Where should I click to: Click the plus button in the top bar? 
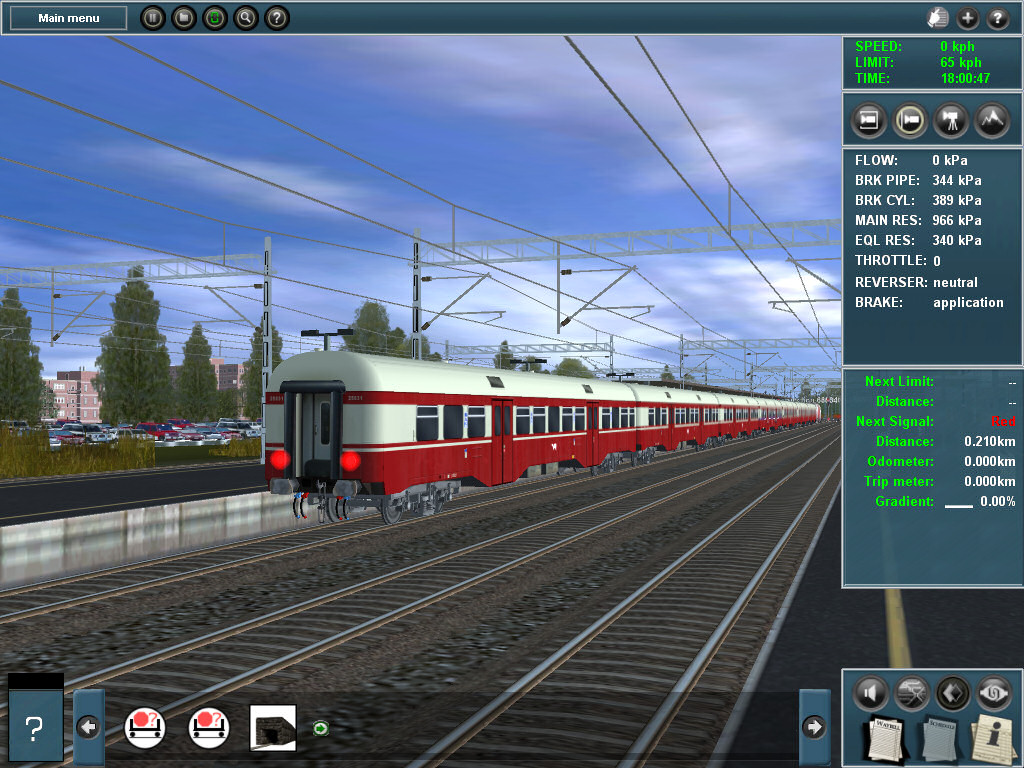pos(968,18)
